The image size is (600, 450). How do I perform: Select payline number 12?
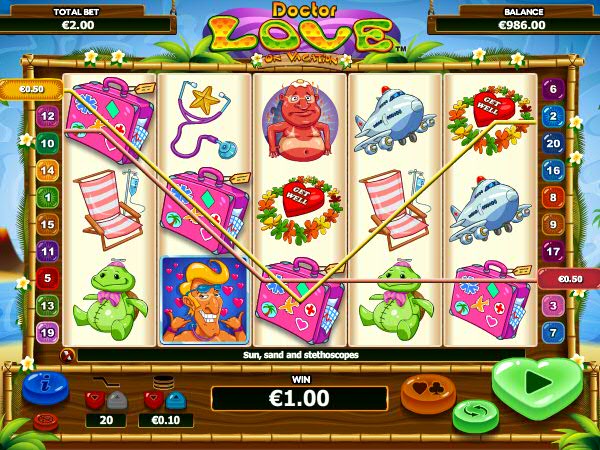[47, 116]
